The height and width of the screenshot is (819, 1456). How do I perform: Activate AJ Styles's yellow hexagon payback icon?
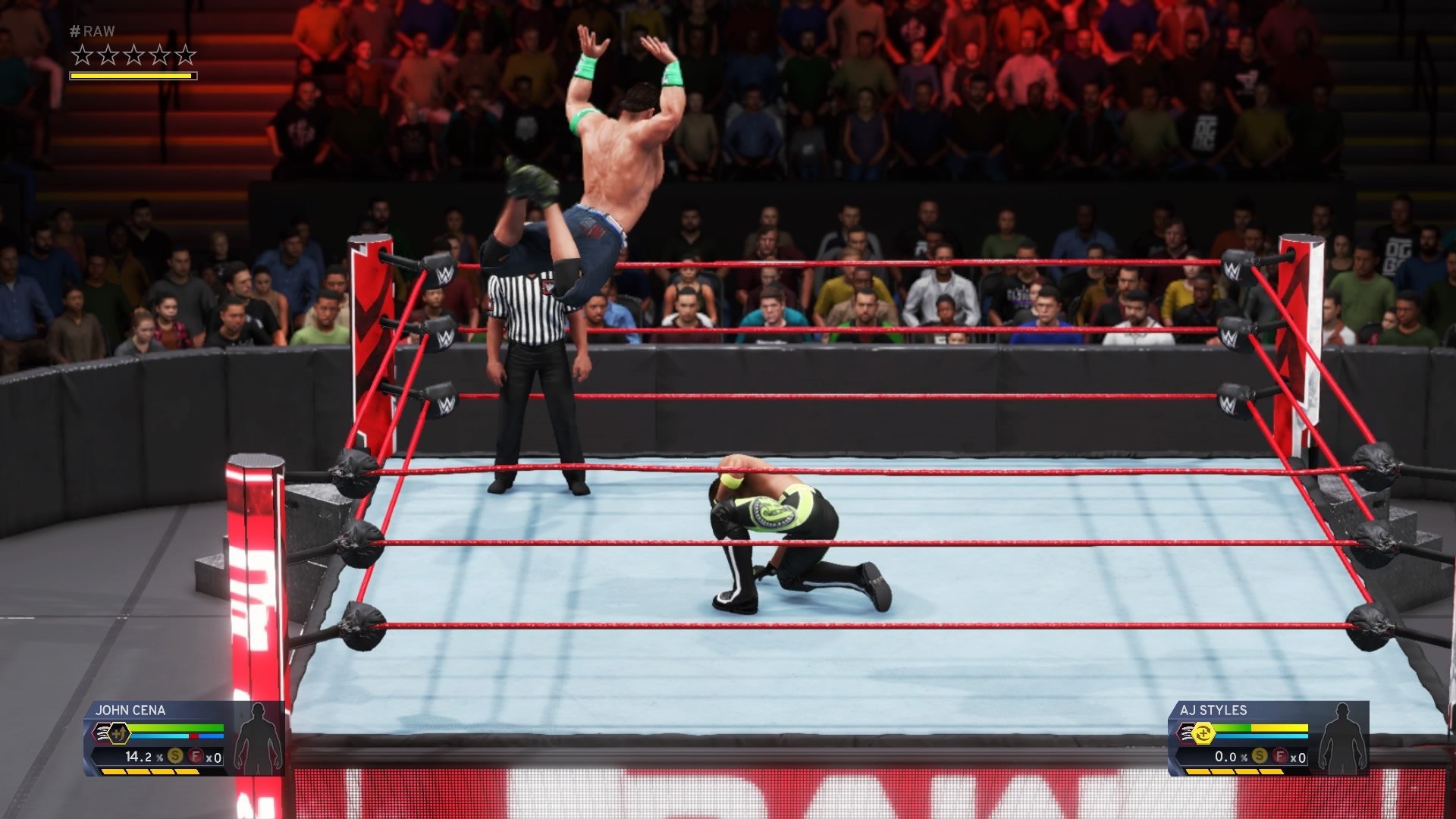pyautogui.click(x=1203, y=733)
